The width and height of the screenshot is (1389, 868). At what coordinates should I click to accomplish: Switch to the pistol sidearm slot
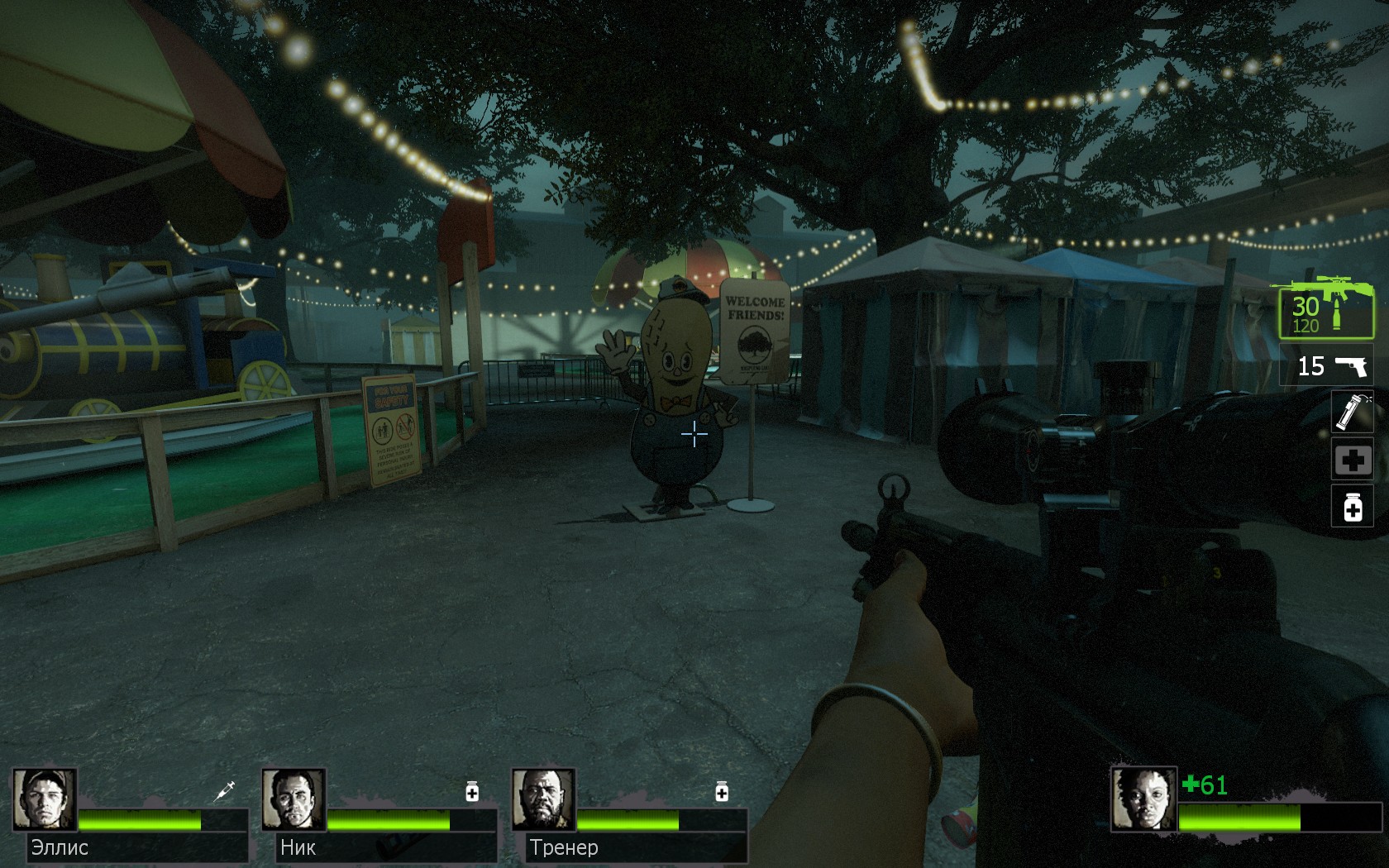click(1327, 366)
